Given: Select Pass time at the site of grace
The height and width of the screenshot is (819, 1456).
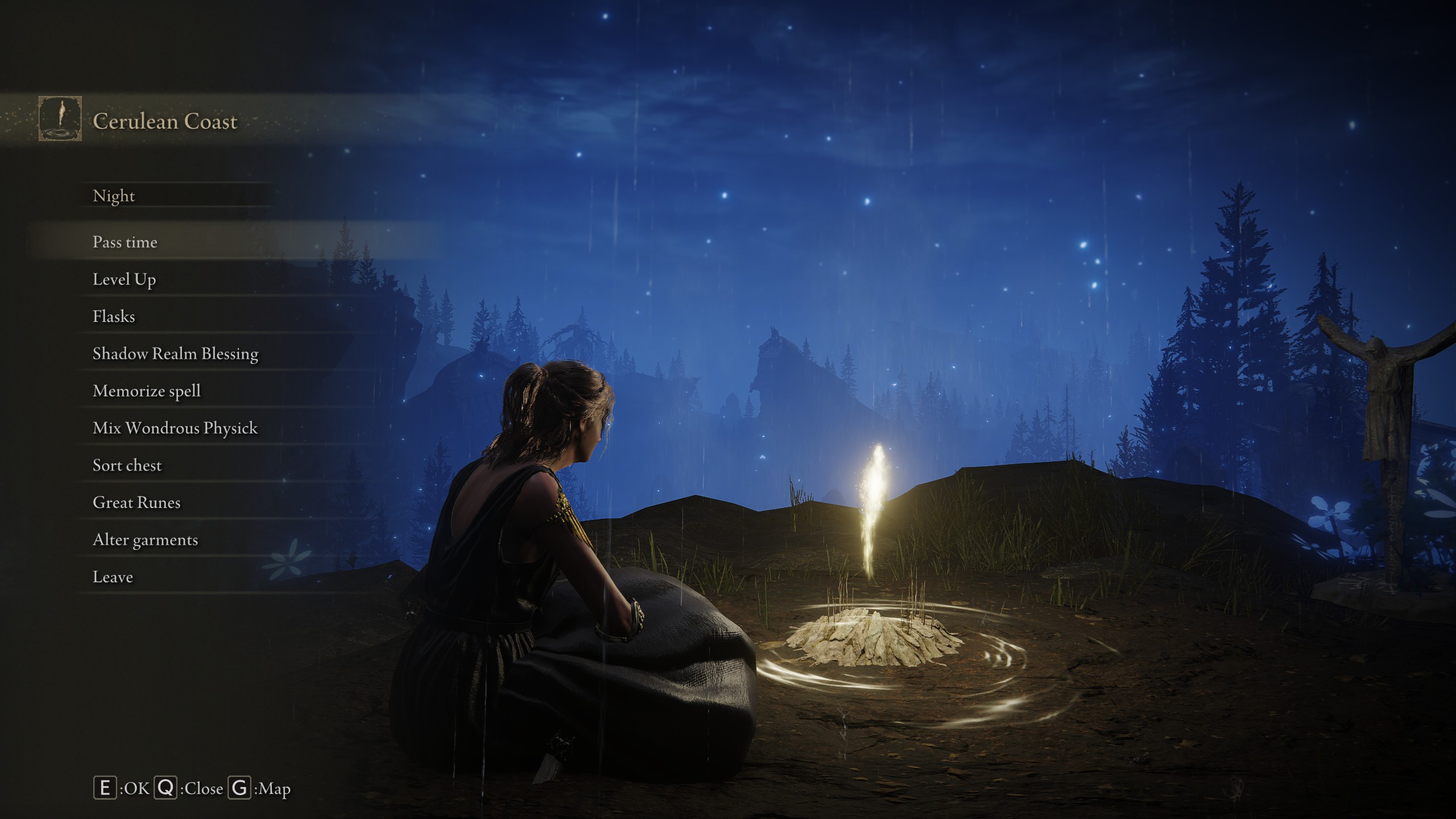Looking at the screenshot, I should coord(125,242).
